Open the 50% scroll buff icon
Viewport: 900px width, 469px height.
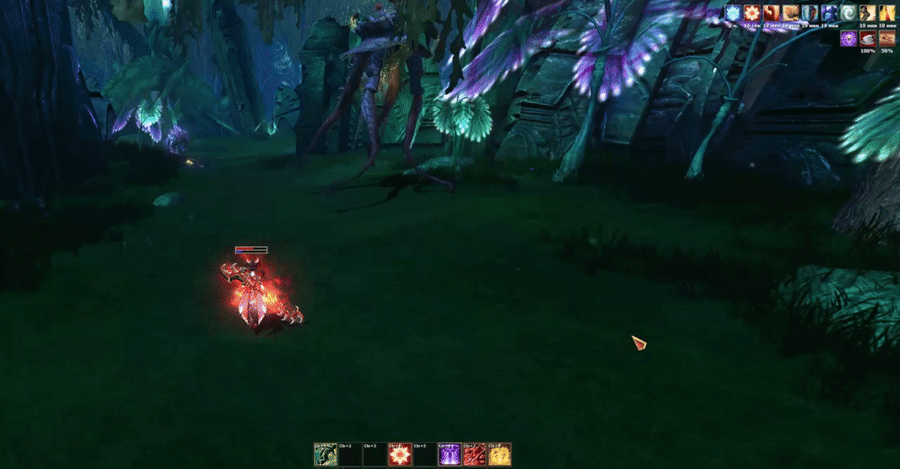click(886, 38)
